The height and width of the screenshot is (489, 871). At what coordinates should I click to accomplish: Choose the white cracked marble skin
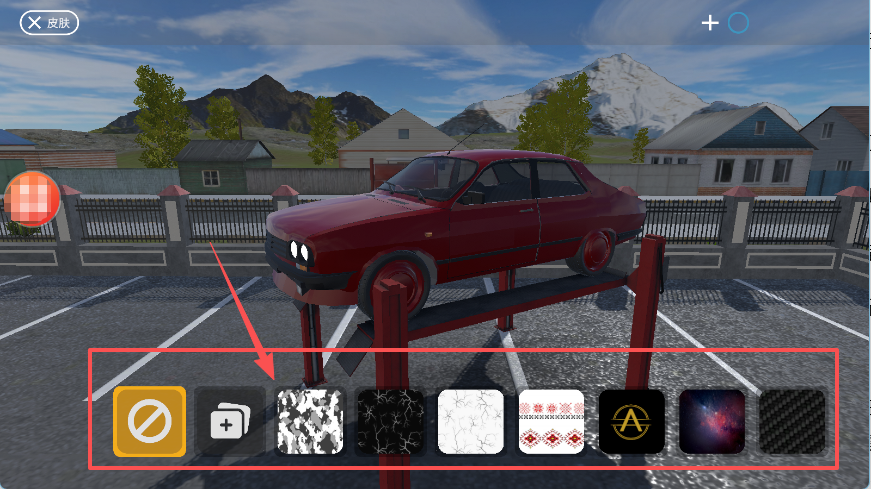pos(471,422)
